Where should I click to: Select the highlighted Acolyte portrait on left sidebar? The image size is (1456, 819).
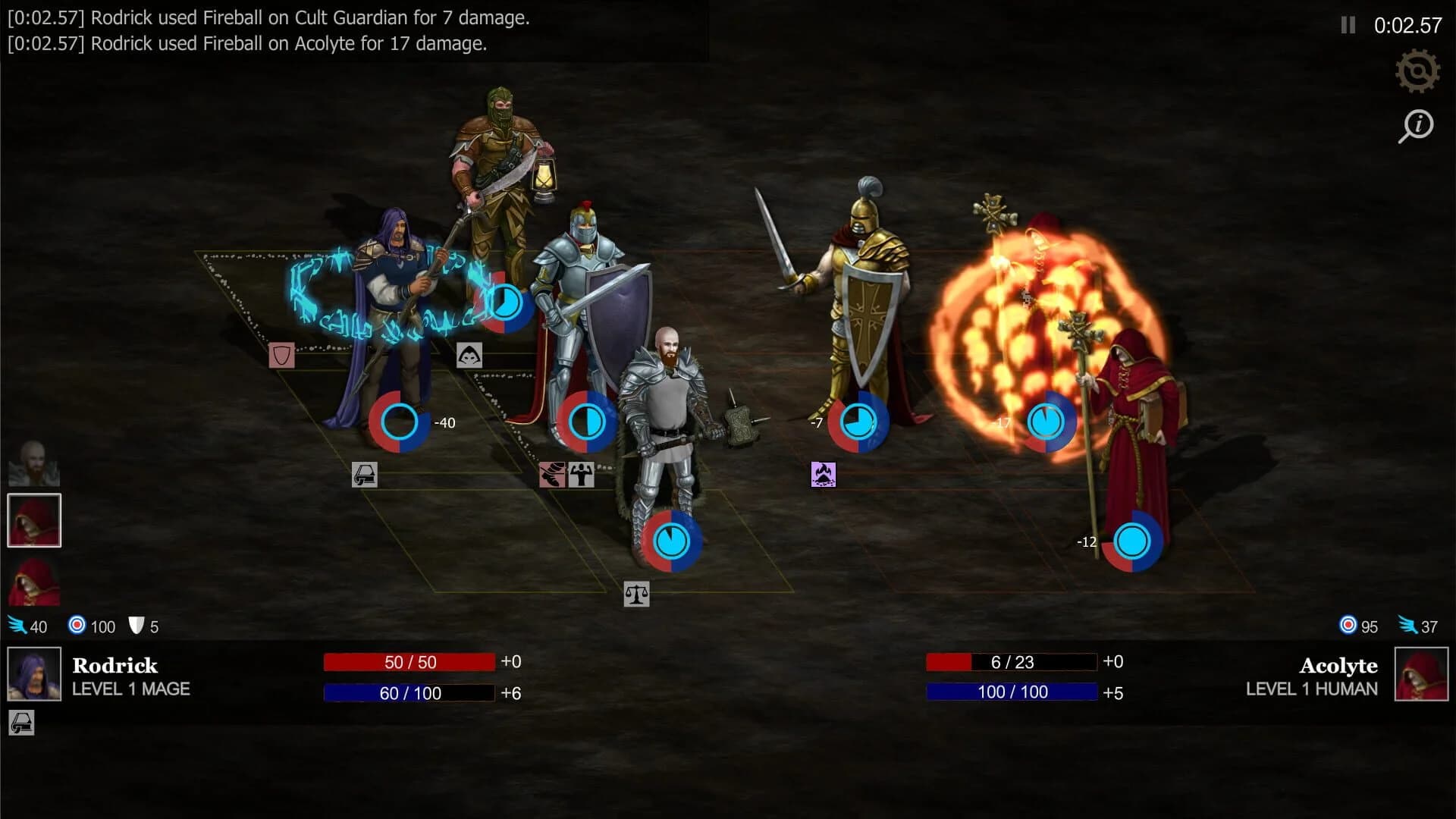(34, 519)
